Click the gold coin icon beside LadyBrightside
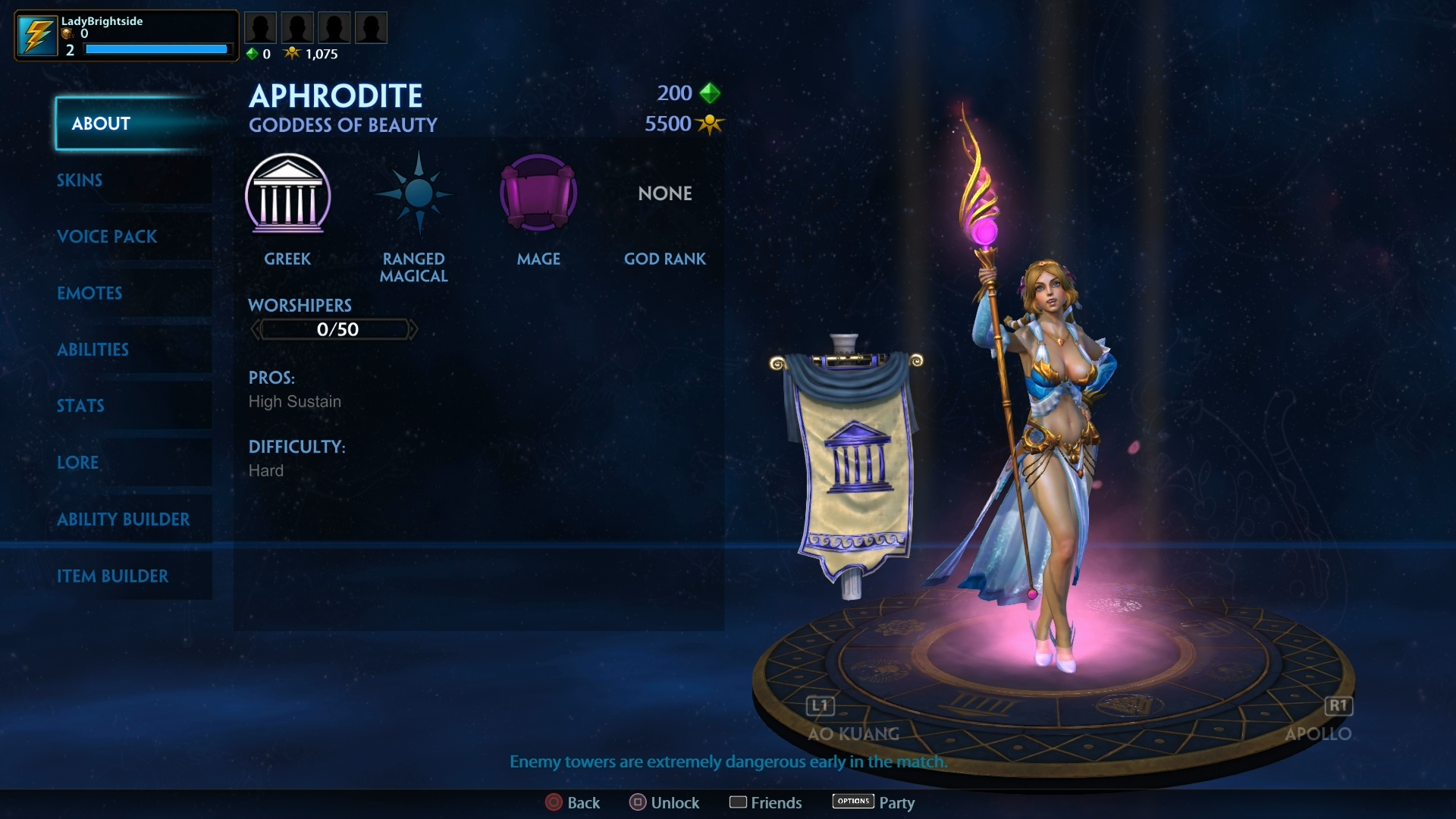 [67, 35]
